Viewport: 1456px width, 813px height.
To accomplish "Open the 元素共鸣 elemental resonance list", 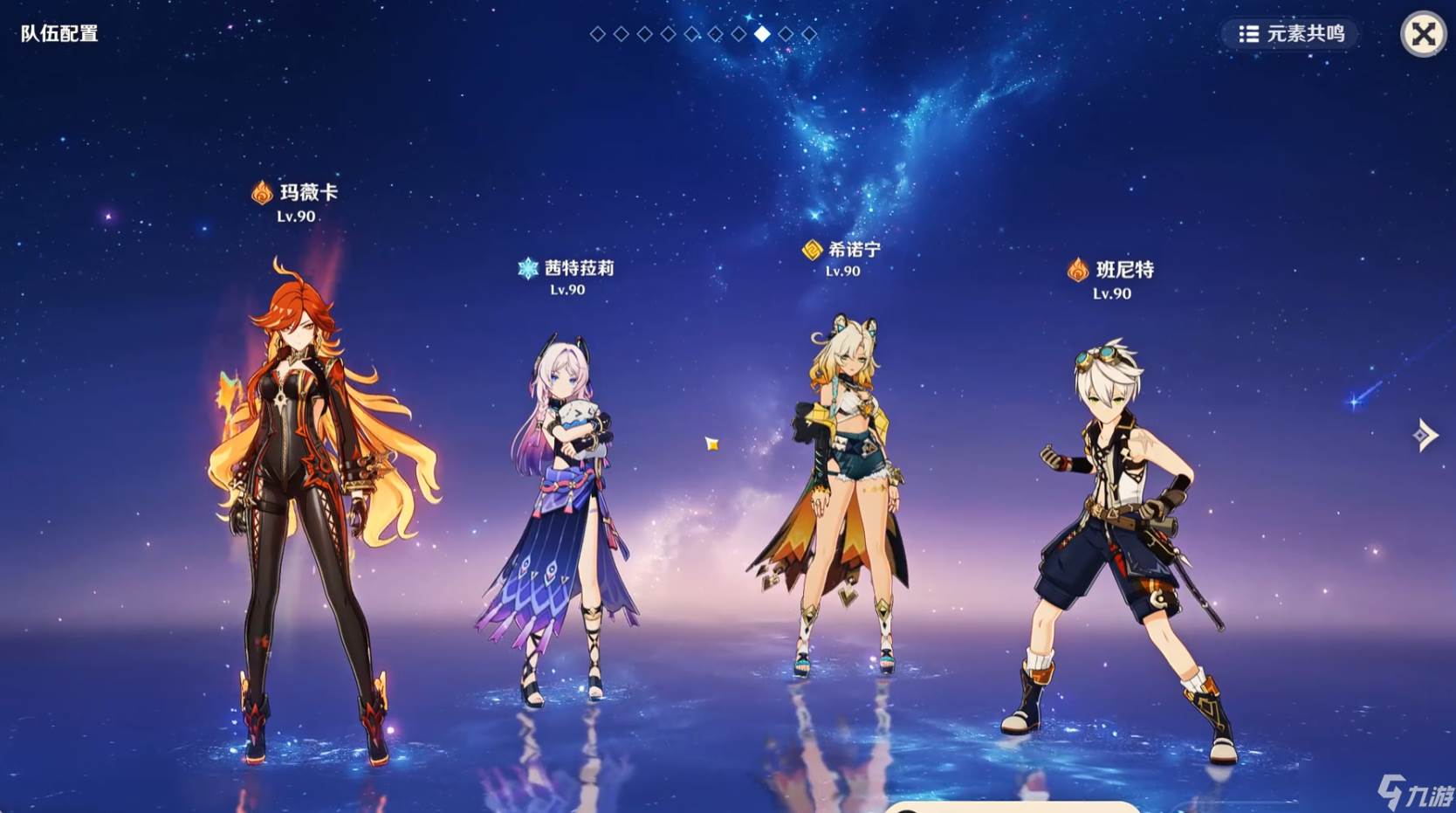I will pos(1292,34).
